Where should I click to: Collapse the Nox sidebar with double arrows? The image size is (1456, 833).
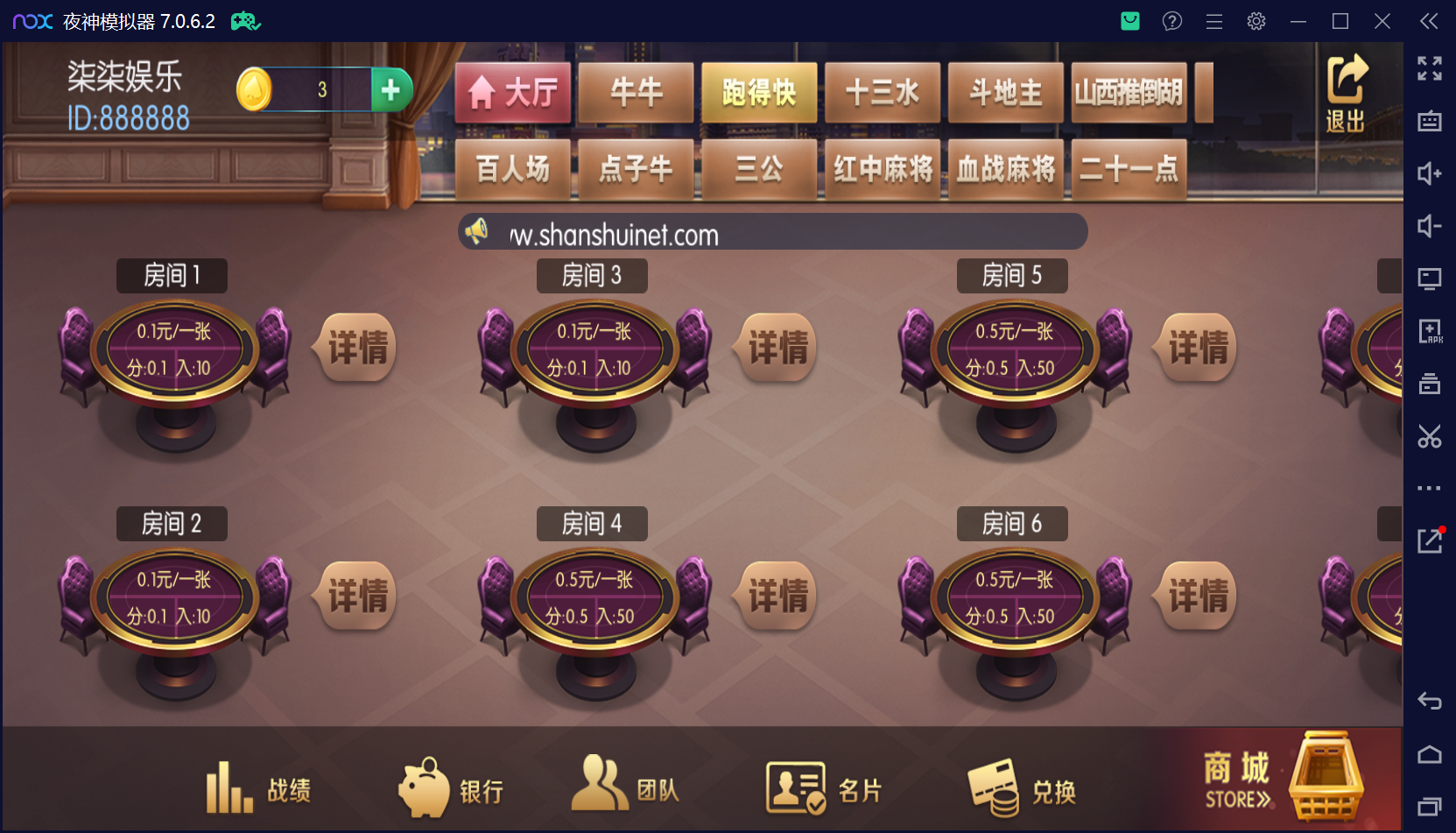pyautogui.click(x=1428, y=21)
